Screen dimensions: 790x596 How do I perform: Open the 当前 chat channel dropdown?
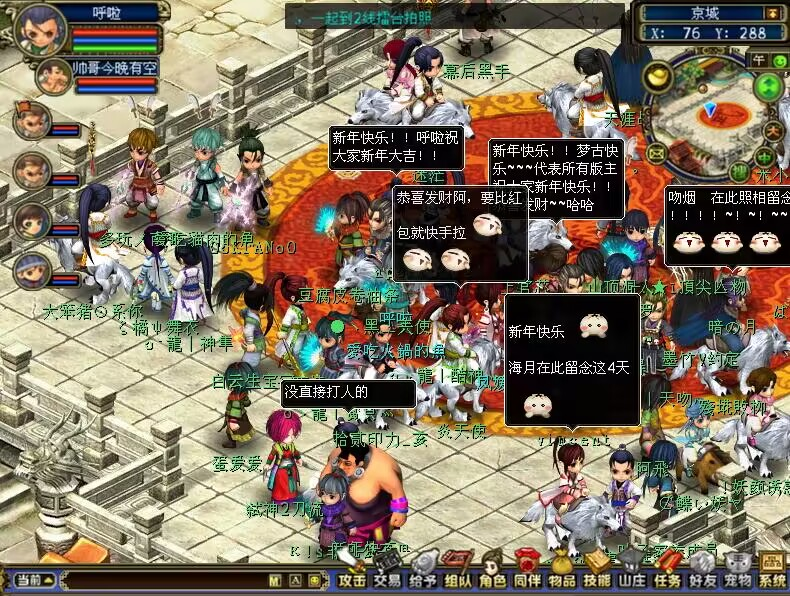pyautogui.click(x=30, y=580)
